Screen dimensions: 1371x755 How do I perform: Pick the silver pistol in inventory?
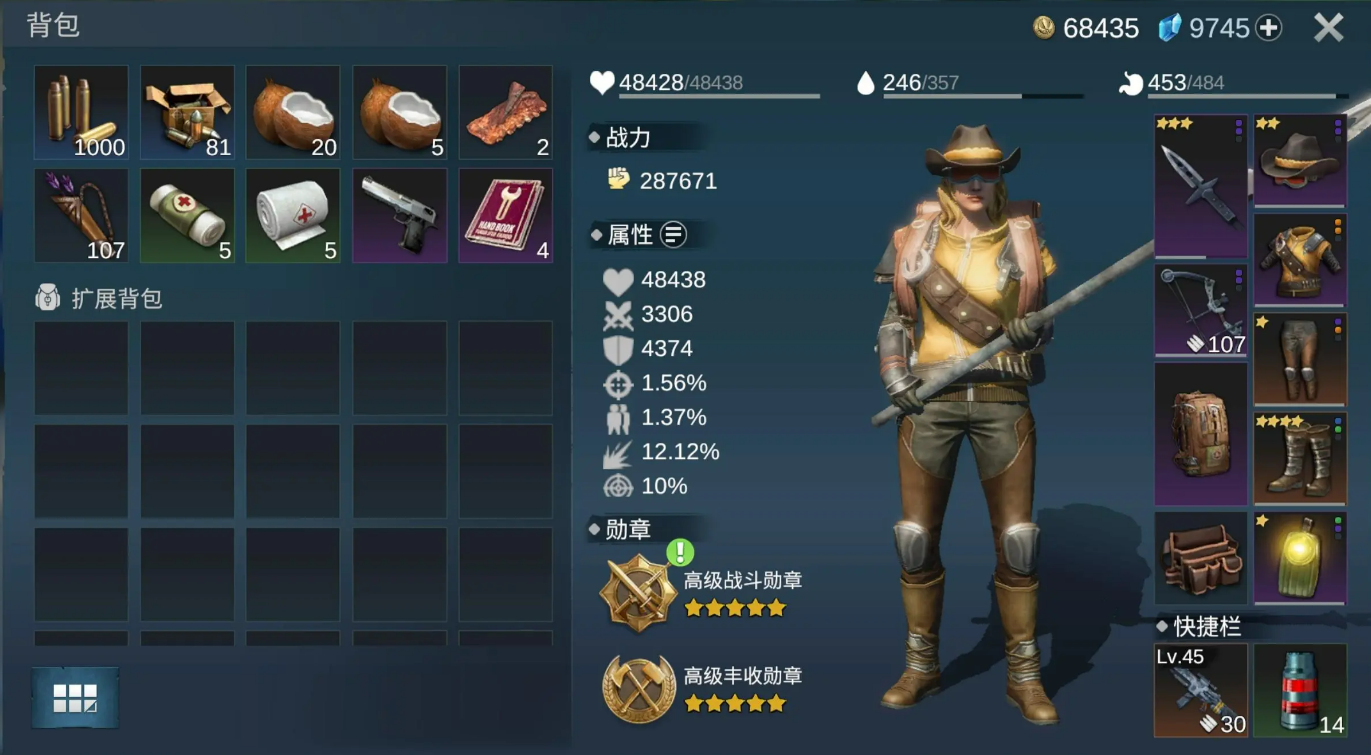click(x=399, y=215)
